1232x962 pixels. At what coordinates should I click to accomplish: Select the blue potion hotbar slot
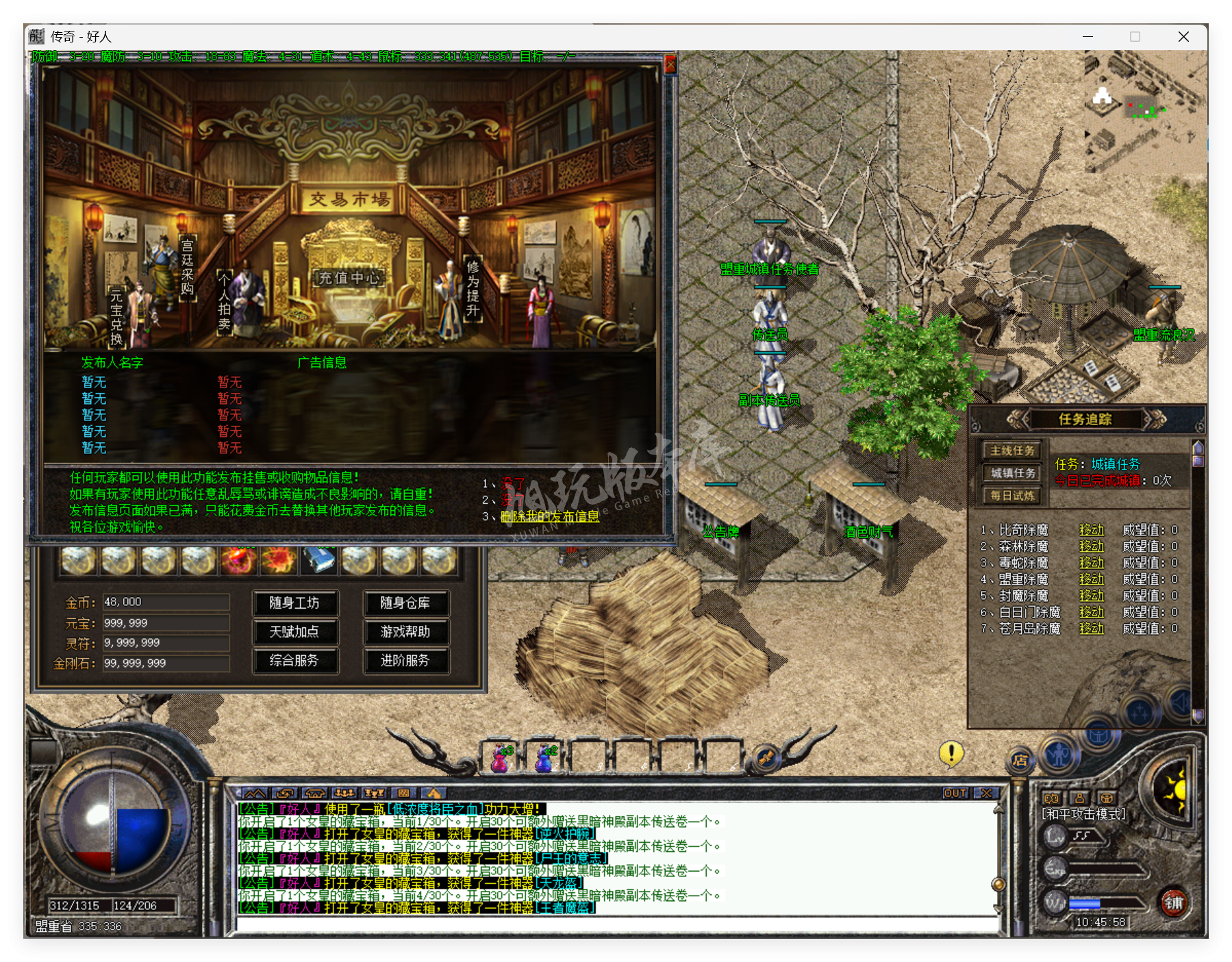click(545, 757)
